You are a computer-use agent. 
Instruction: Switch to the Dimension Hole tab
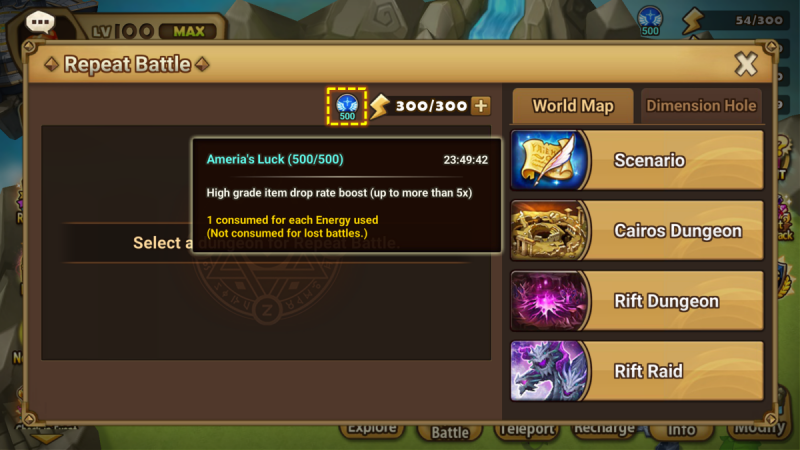tap(701, 106)
